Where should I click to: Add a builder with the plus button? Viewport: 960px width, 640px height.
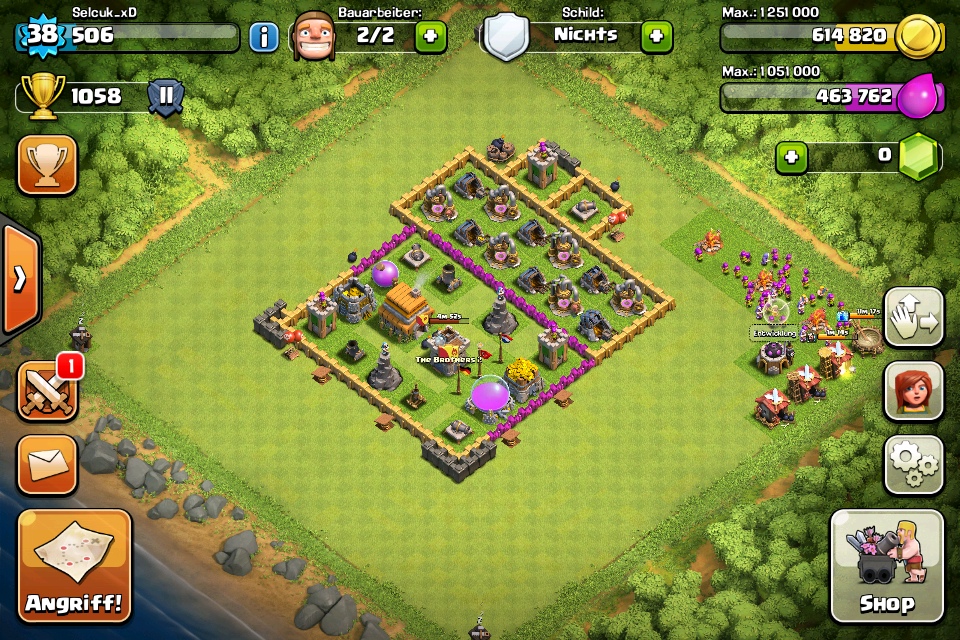(430, 37)
